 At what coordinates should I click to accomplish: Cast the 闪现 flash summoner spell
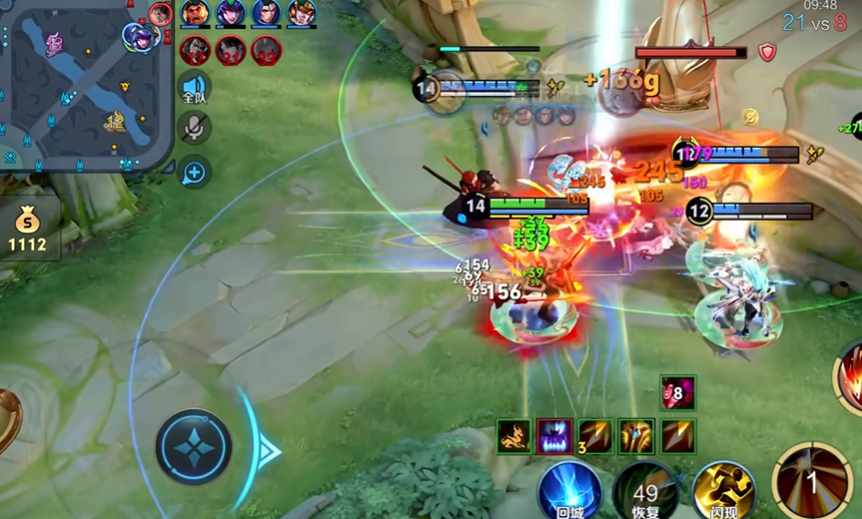point(722,491)
